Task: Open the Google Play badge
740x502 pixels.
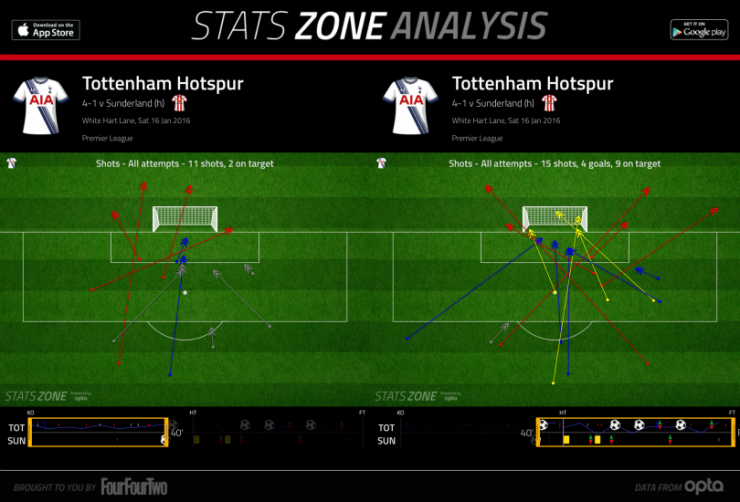Action: tap(698, 30)
